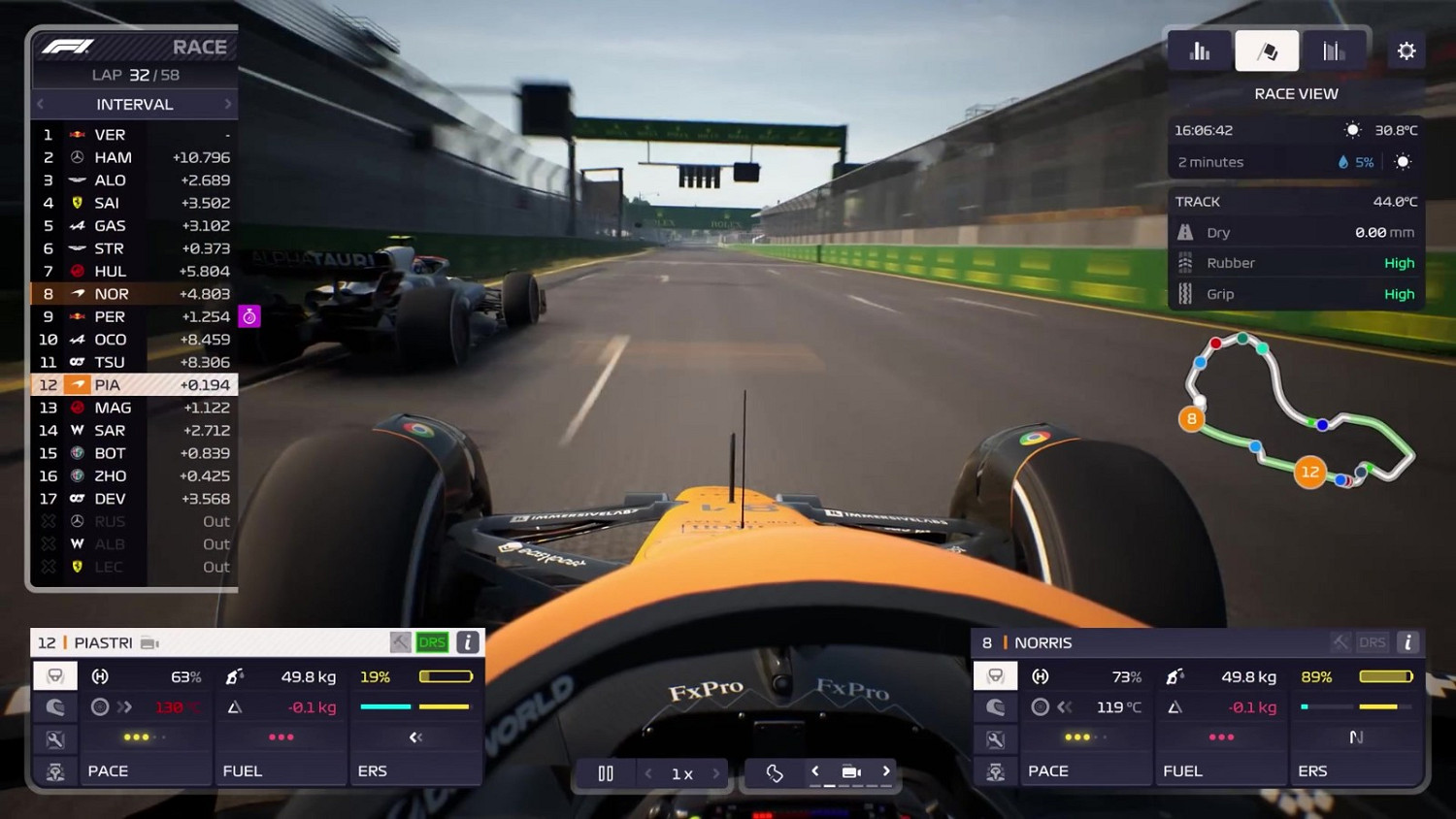Click the left chevron in the camera selector
The width and height of the screenshot is (1456, 819).
[815, 771]
